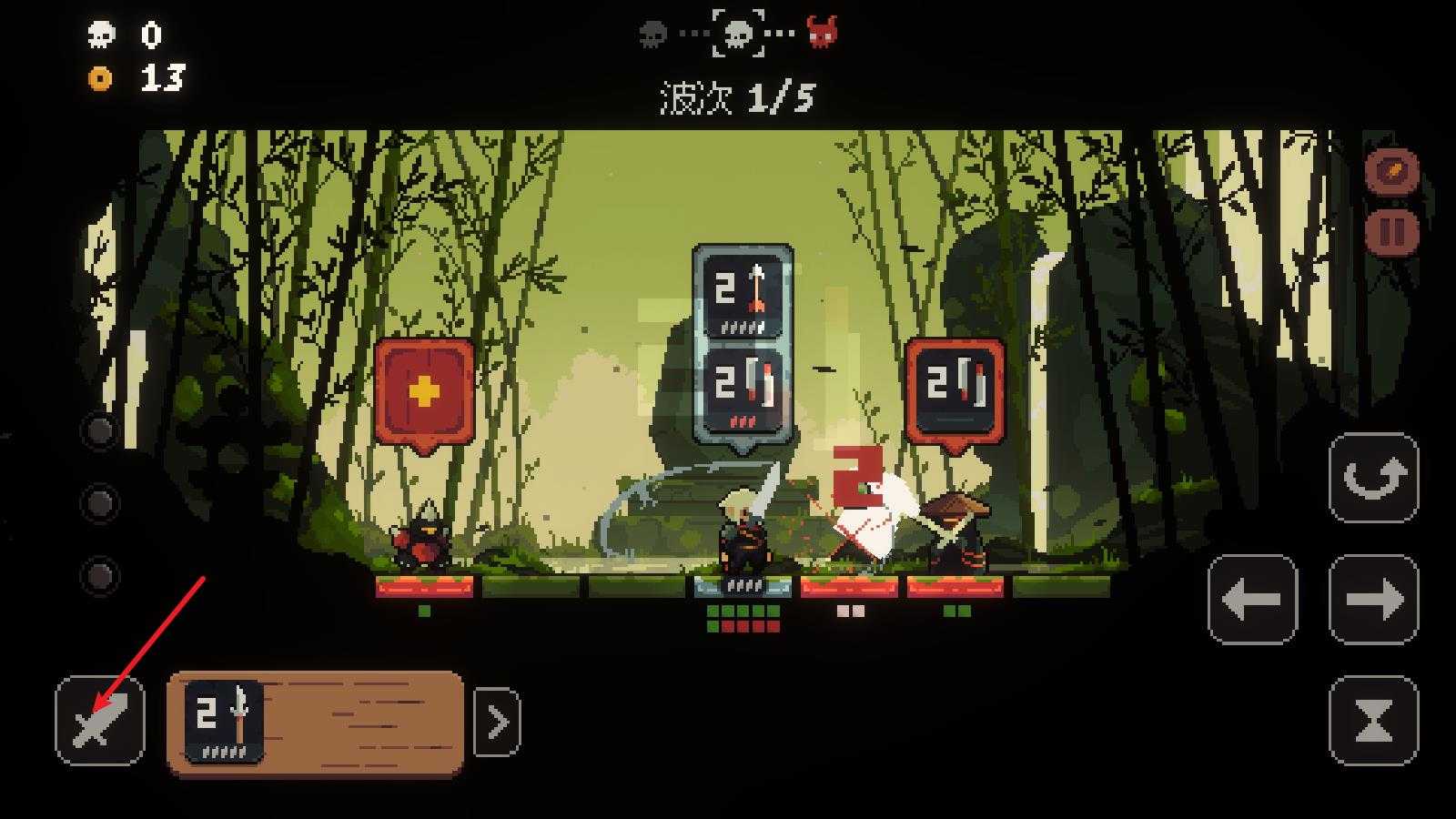Move the hero one step right
Viewport: 1456px width, 819px height.
(1373, 600)
